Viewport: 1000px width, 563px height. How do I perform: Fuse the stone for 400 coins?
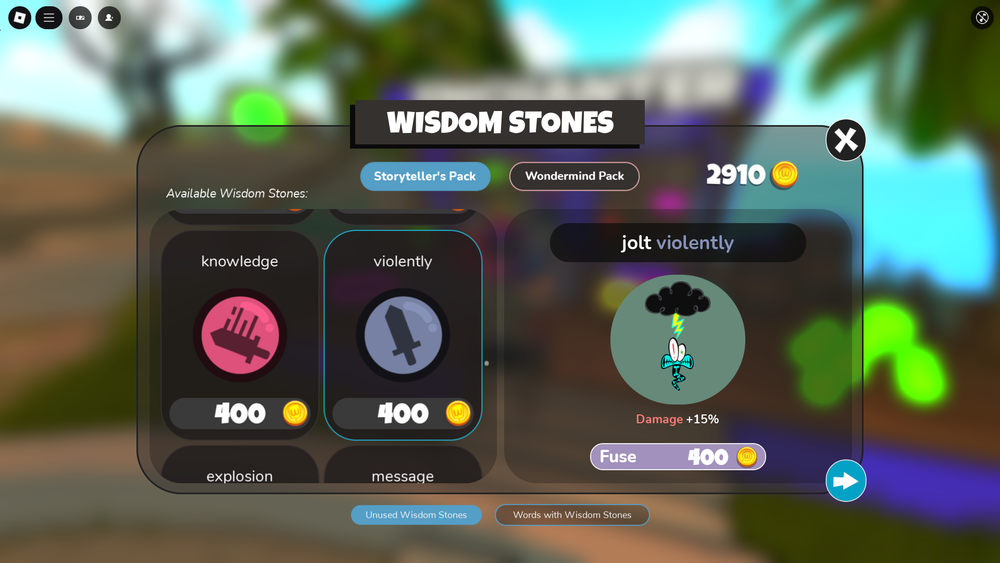[678, 457]
